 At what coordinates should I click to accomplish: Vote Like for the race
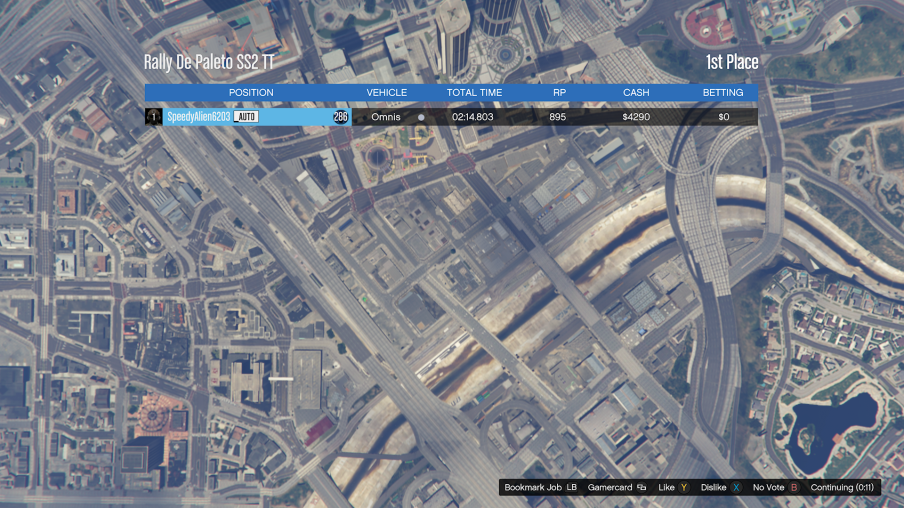tap(673, 488)
